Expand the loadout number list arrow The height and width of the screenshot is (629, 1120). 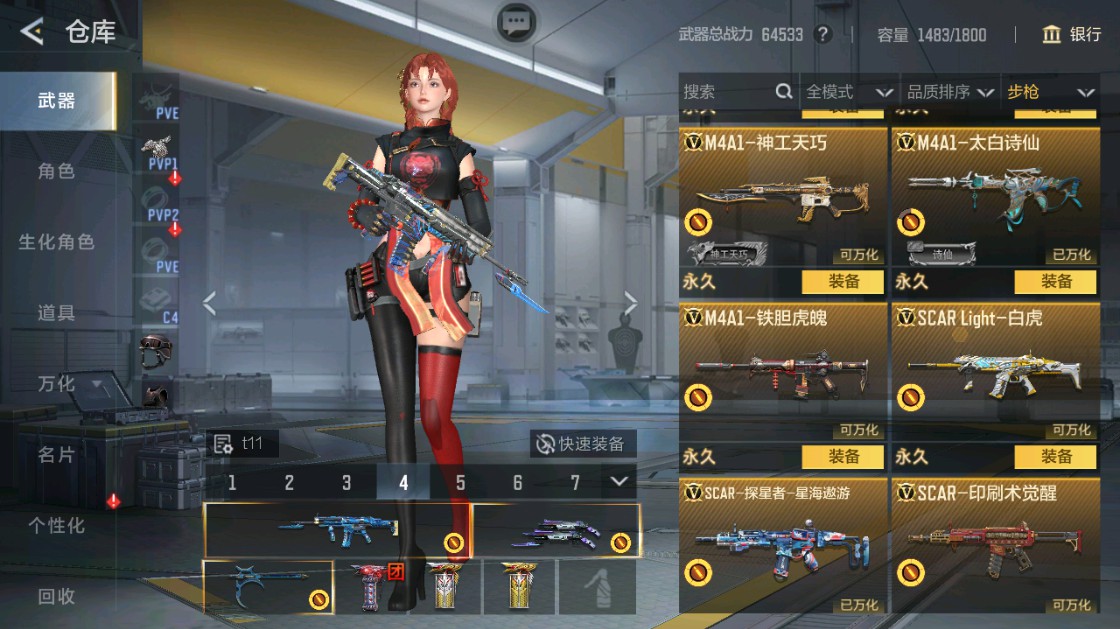pyautogui.click(x=620, y=483)
